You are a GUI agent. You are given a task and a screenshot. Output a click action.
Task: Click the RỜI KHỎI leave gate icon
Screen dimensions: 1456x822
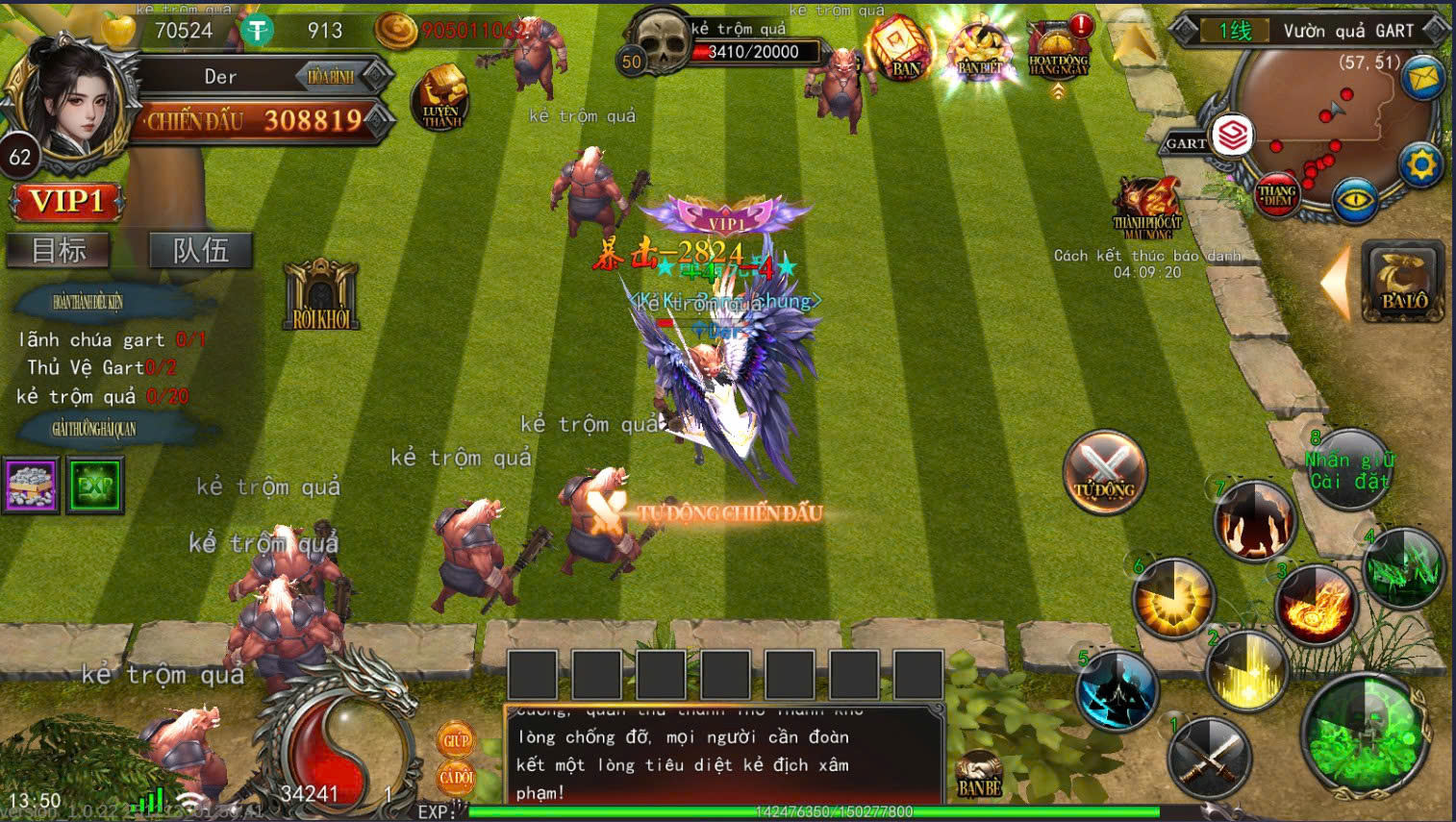click(x=321, y=295)
